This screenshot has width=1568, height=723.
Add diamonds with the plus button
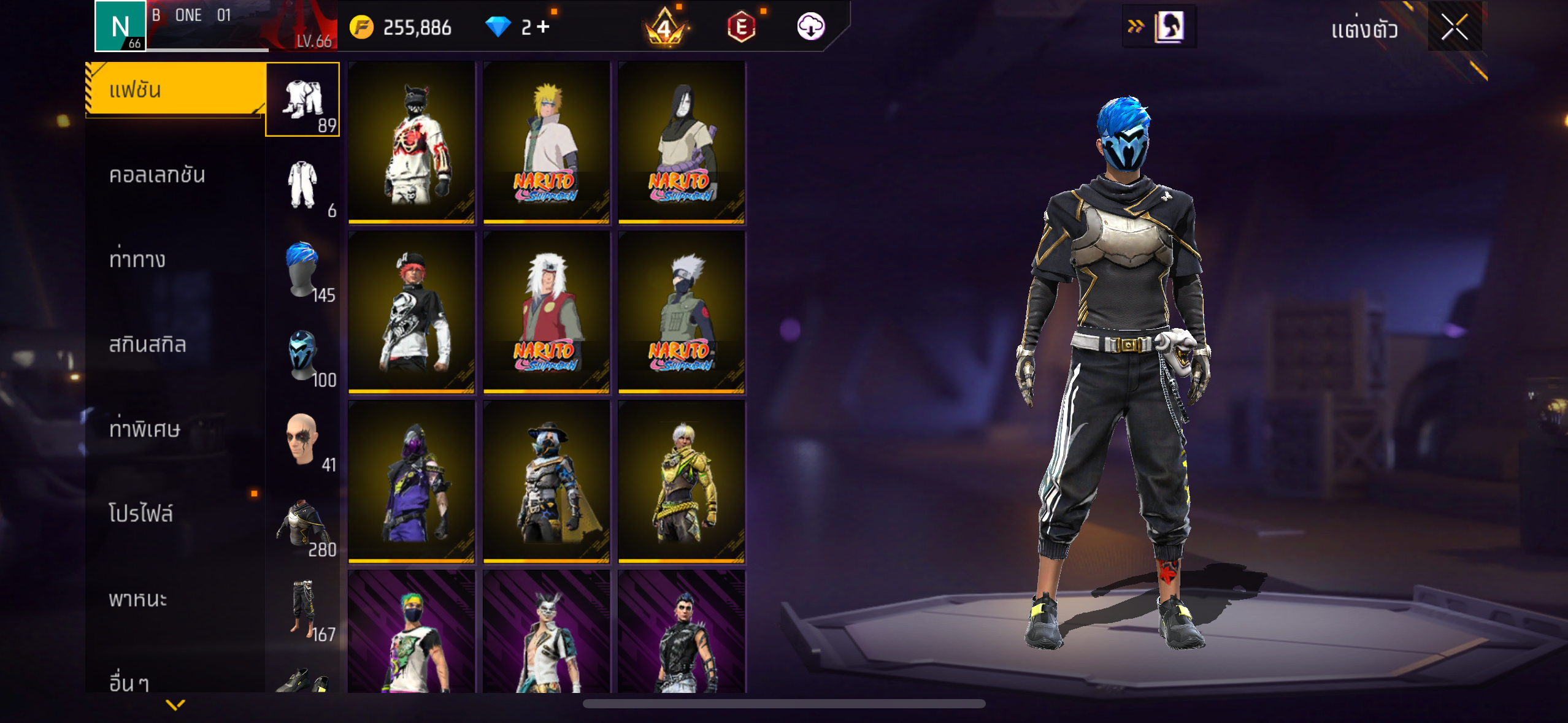[x=544, y=27]
